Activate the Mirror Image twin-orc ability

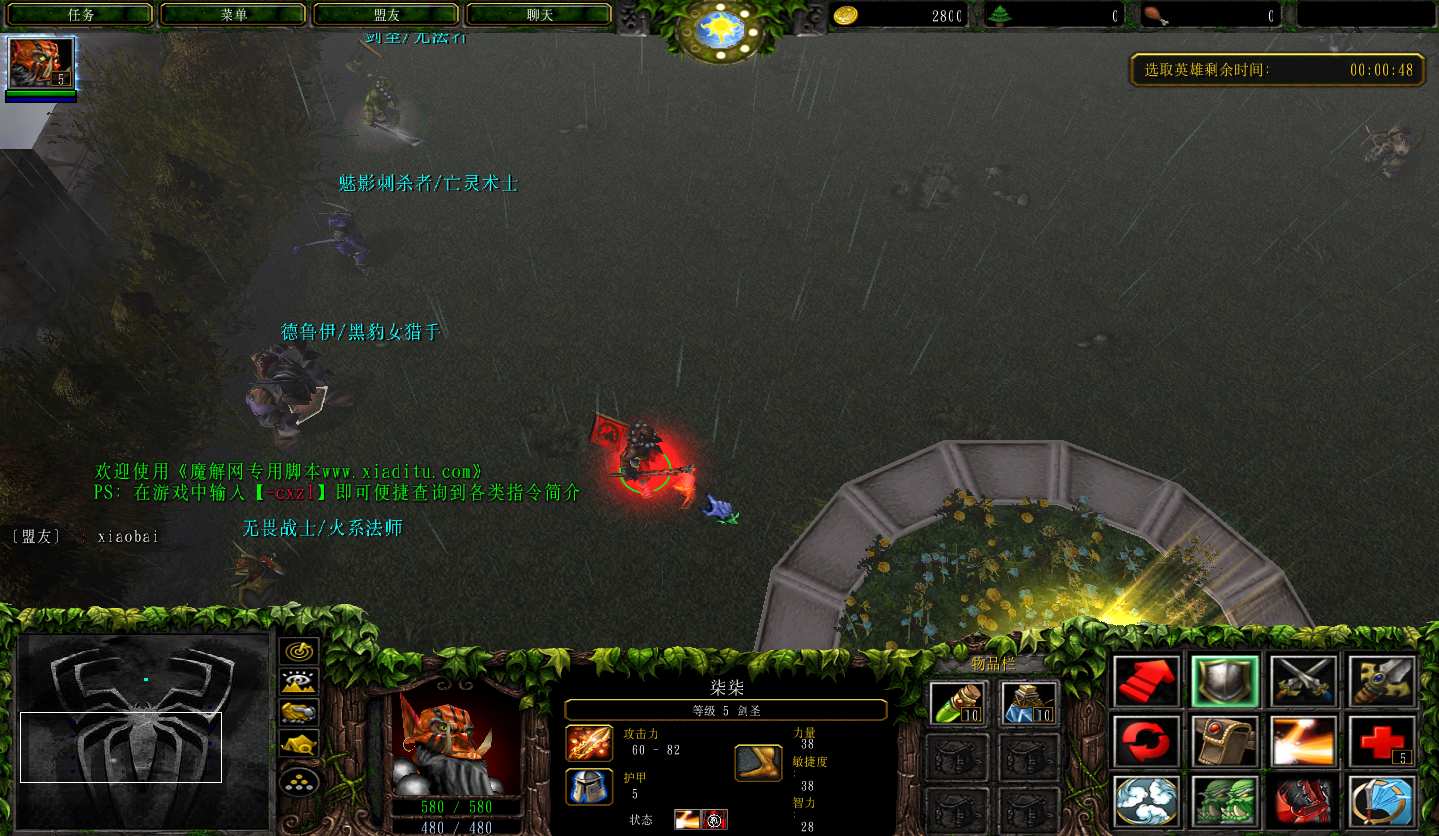[1224, 801]
